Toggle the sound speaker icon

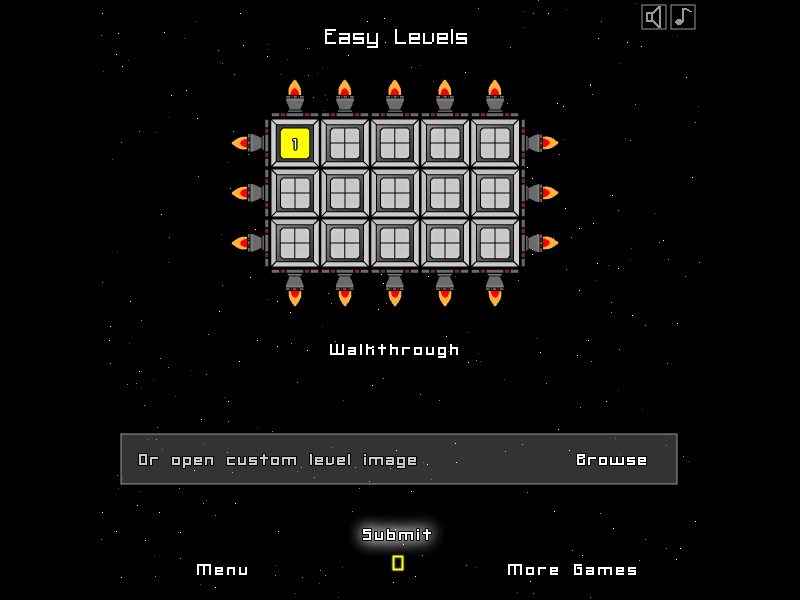tap(653, 17)
